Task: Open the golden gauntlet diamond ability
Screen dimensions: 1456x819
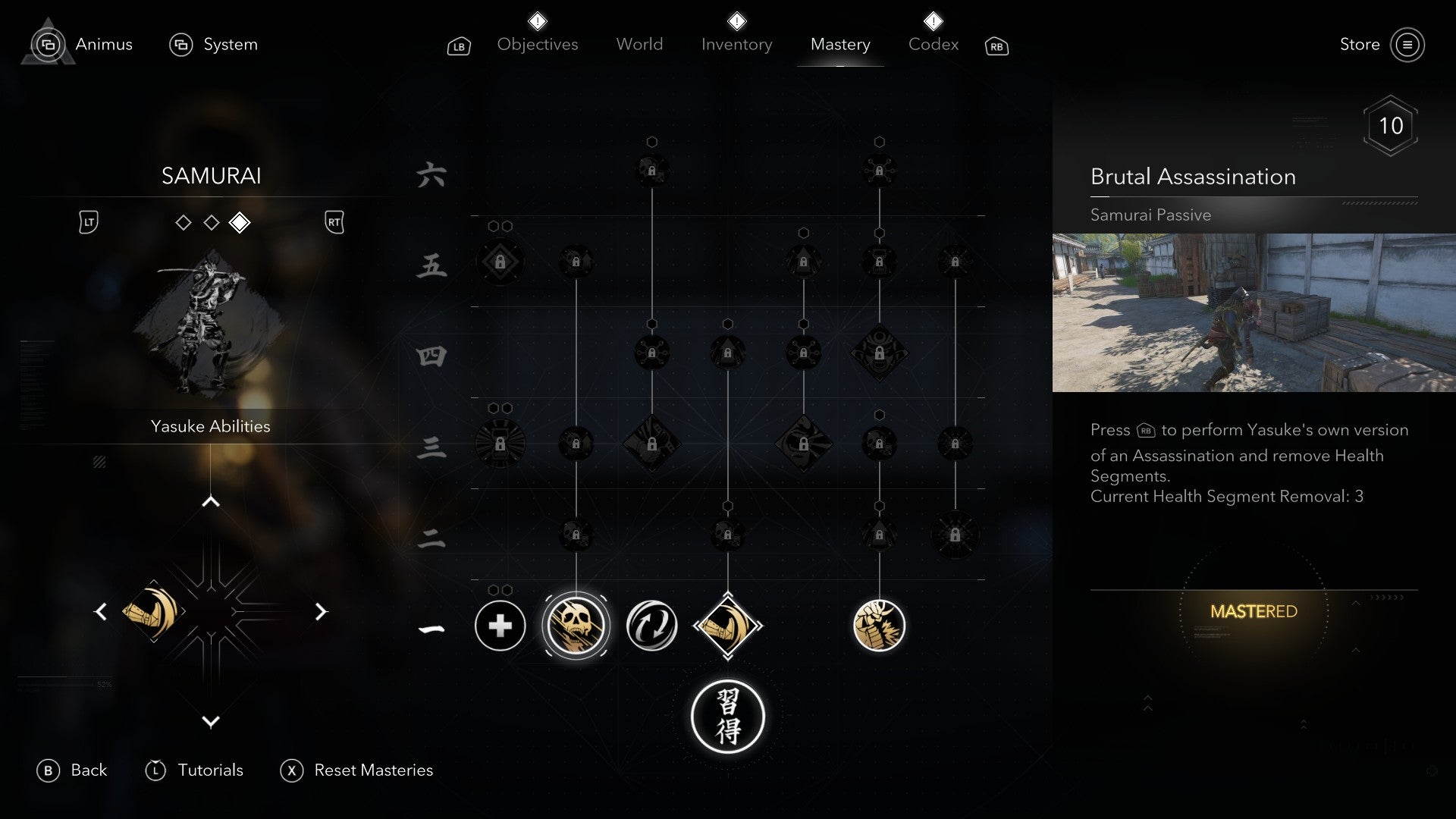Action: [x=728, y=626]
